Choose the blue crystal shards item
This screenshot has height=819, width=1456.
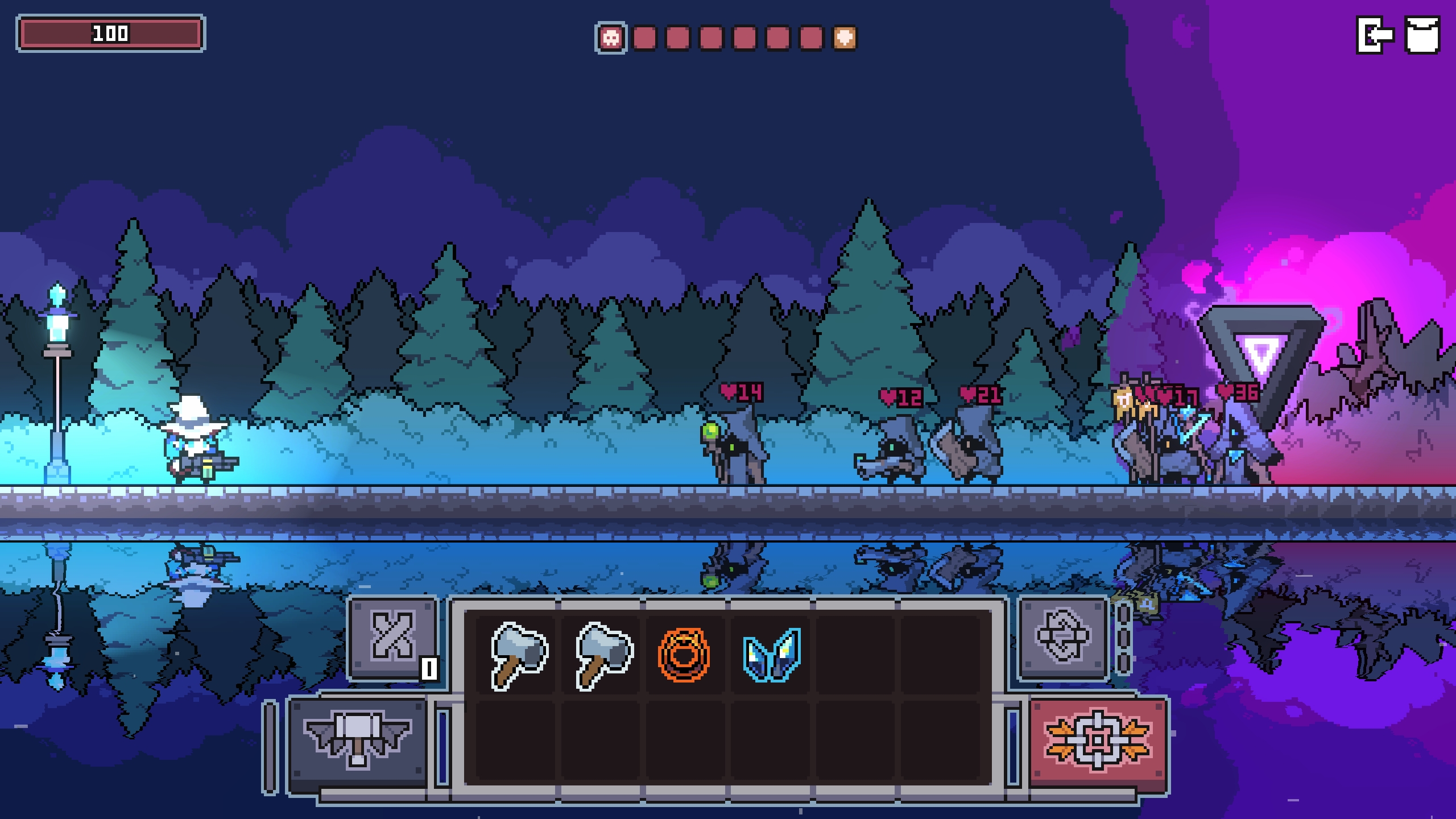click(x=772, y=655)
